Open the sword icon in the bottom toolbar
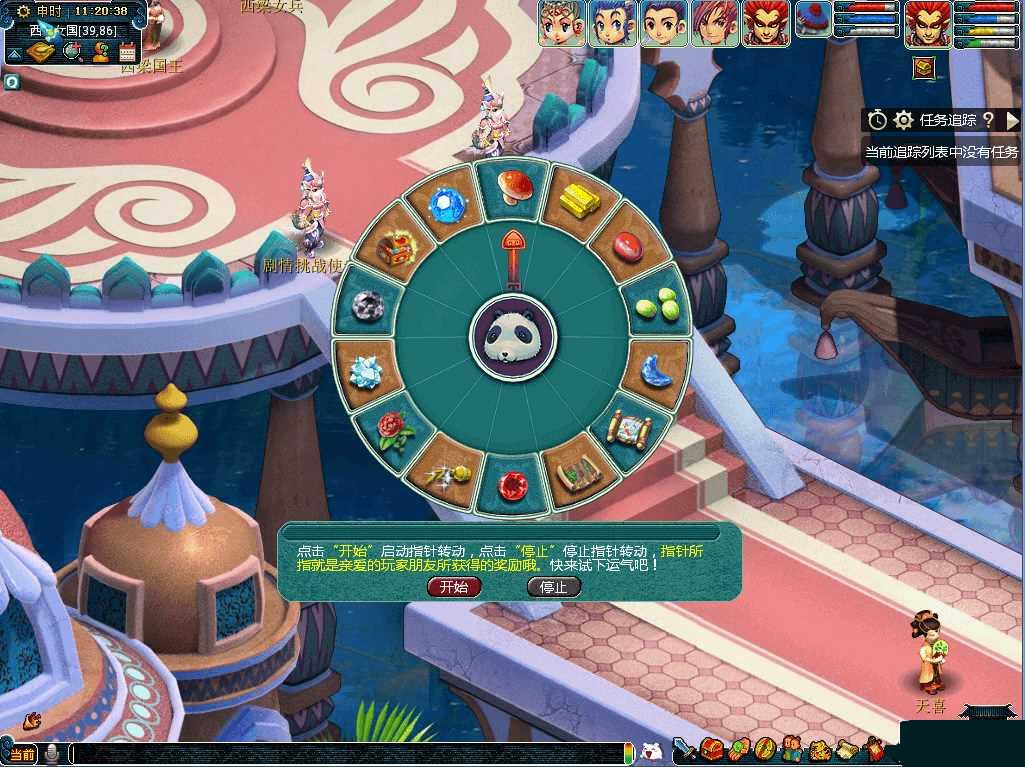1025x767 pixels. click(685, 749)
